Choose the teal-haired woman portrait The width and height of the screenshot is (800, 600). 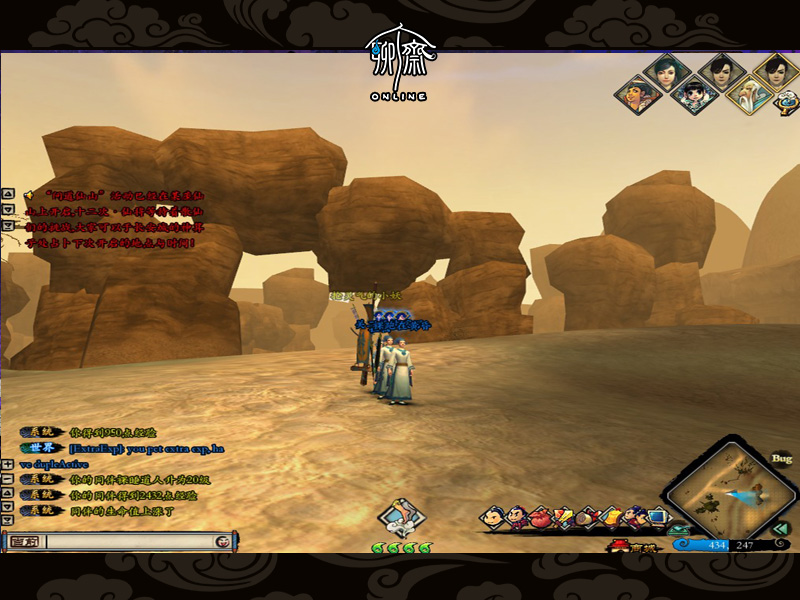664,72
